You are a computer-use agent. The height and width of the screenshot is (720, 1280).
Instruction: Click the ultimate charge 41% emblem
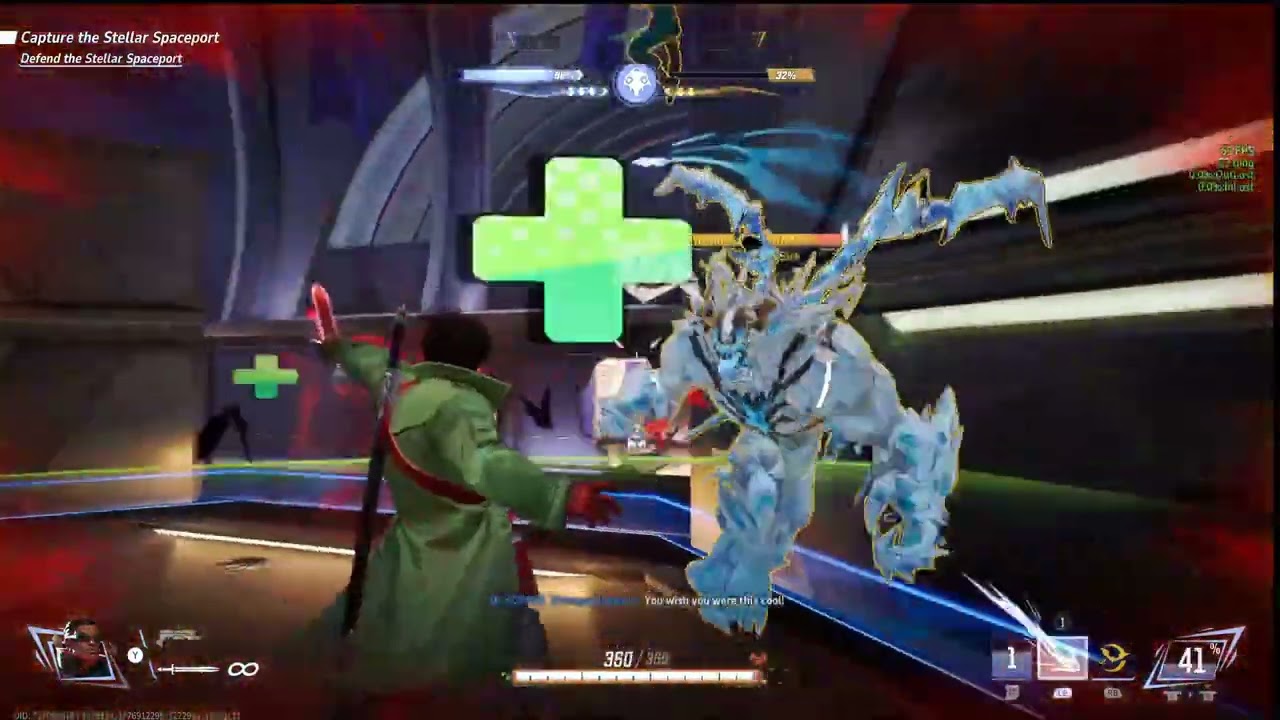point(1195,660)
